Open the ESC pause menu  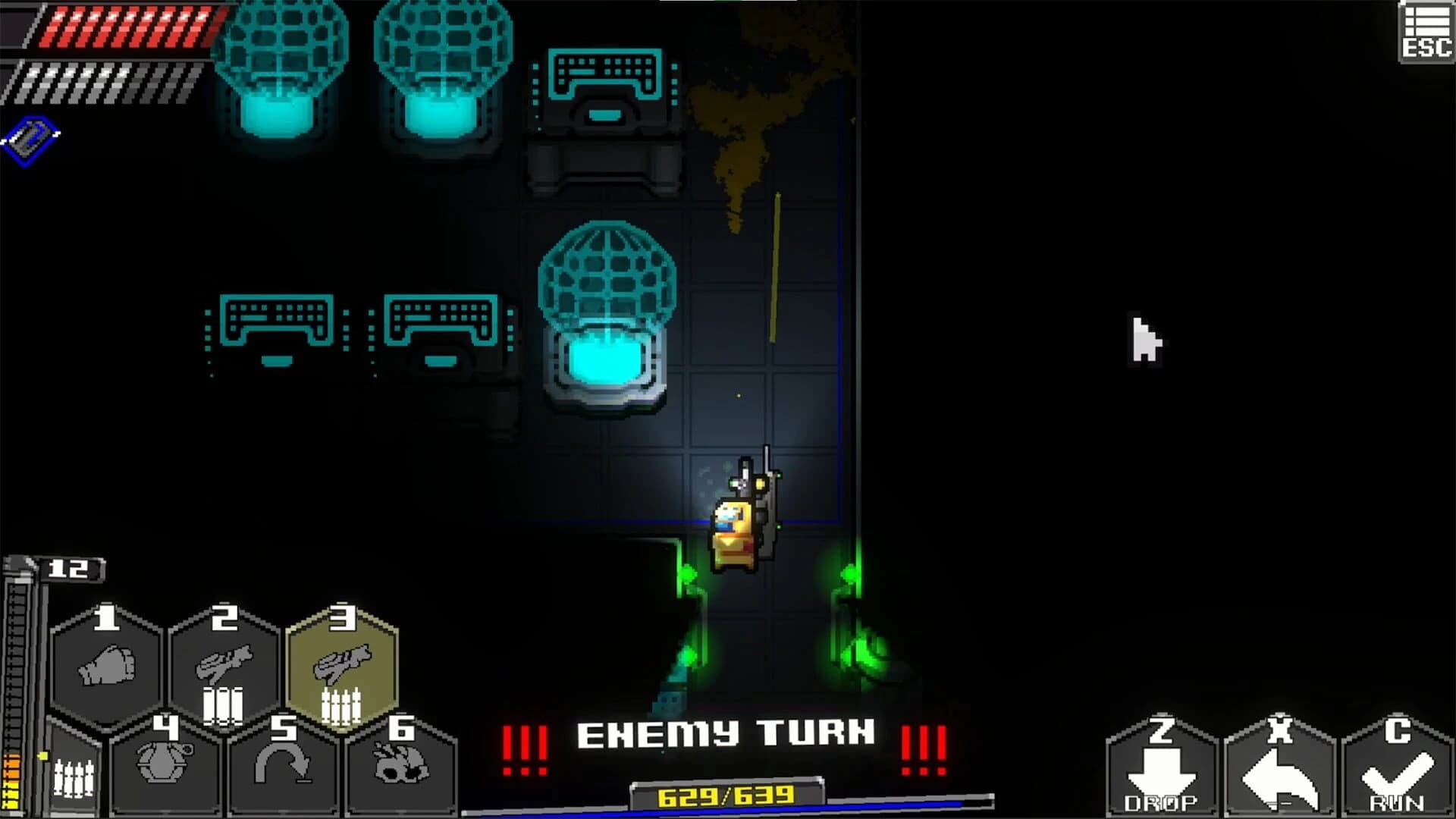[1426, 30]
